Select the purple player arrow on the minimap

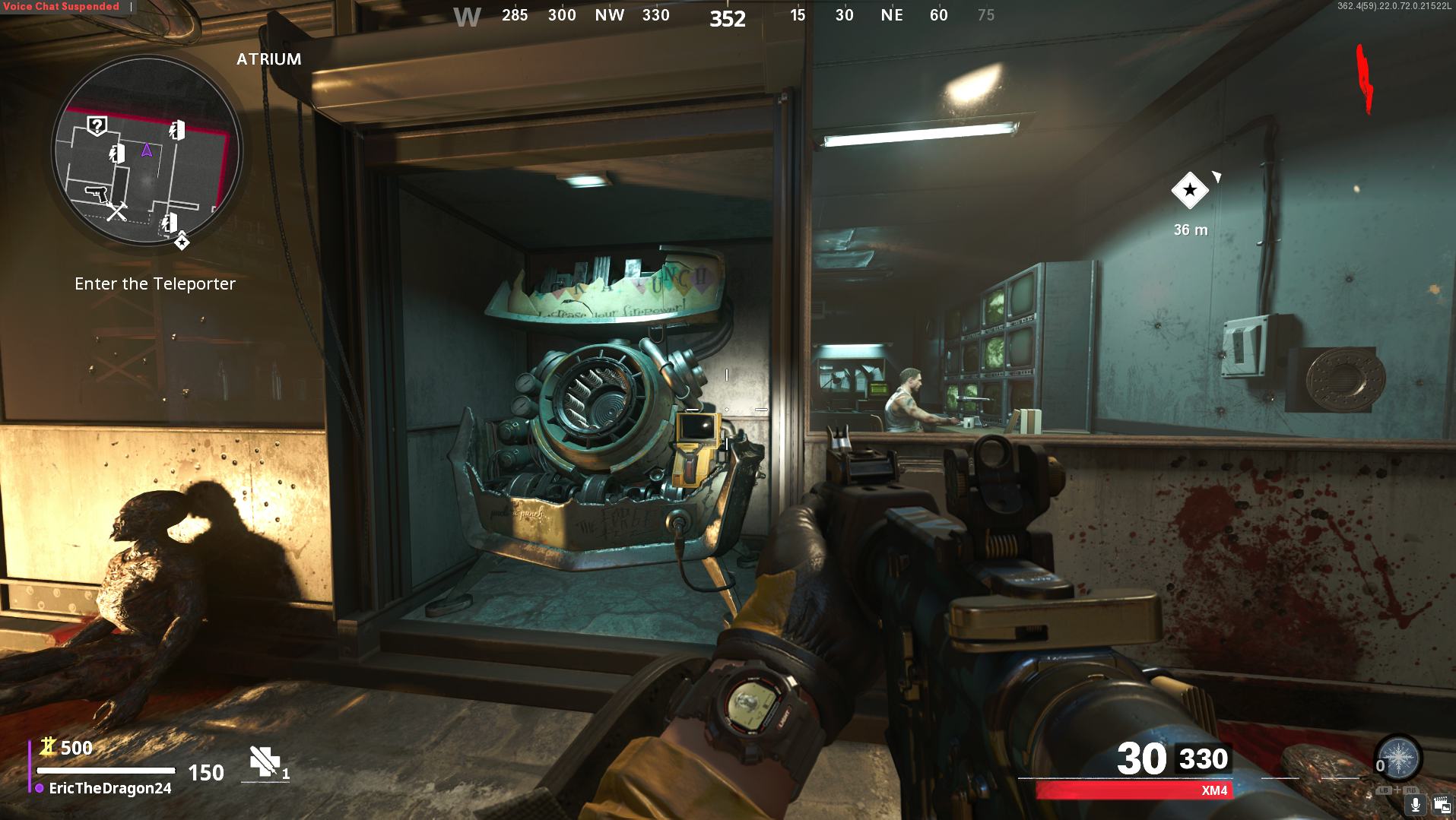tap(145, 151)
